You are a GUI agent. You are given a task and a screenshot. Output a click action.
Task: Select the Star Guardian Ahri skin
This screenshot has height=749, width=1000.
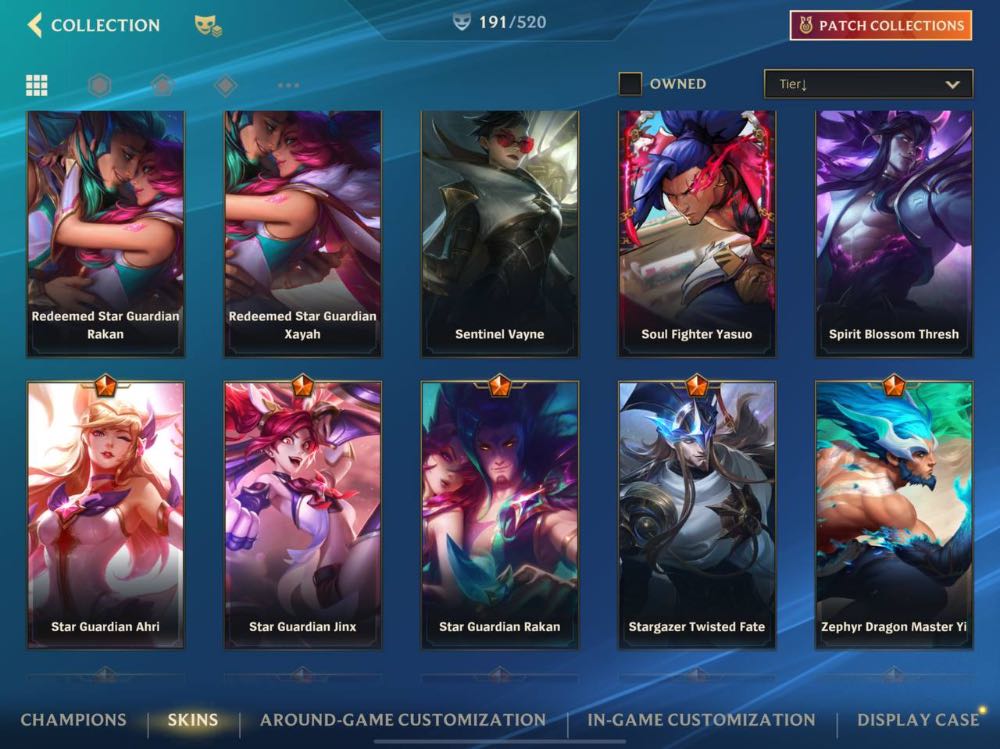[106, 515]
